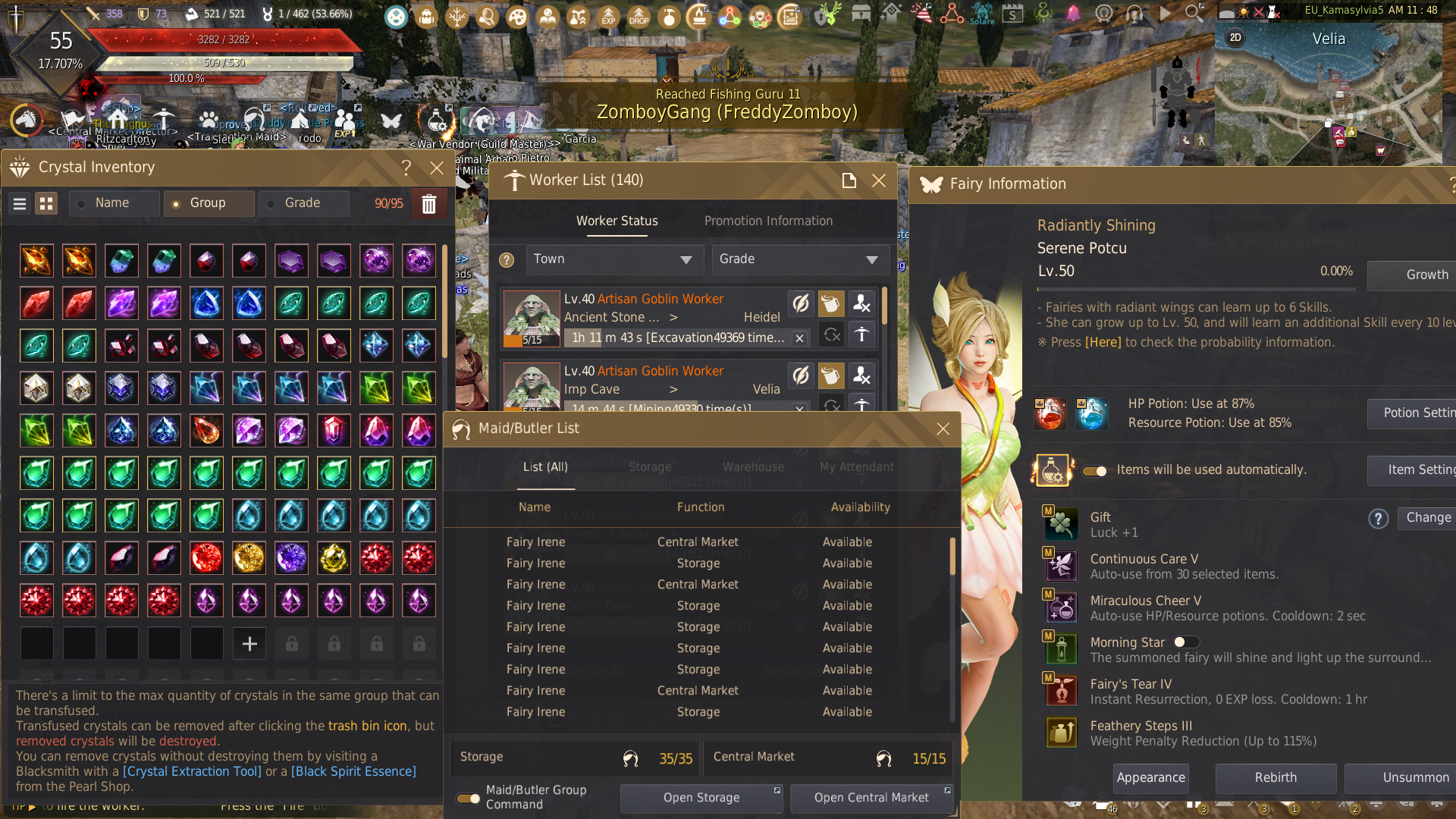The height and width of the screenshot is (819, 1456).
Task: Switch to the My Attendant tab
Action: coord(856,467)
